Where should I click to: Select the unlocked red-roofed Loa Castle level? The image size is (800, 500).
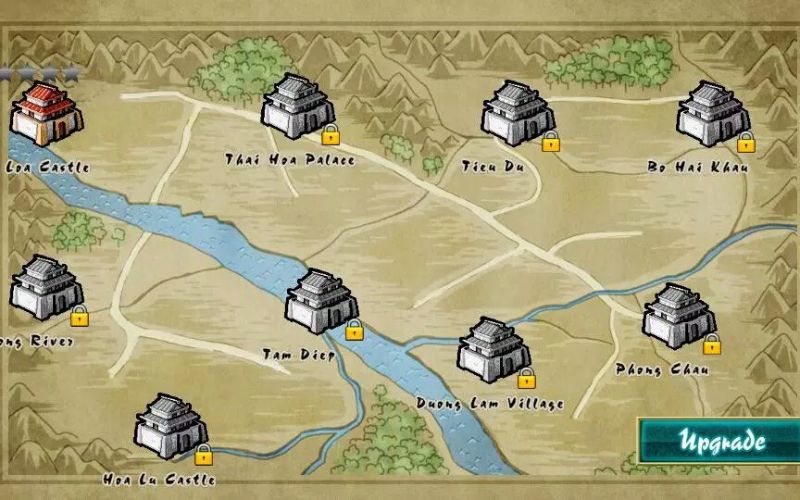click(x=46, y=115)
